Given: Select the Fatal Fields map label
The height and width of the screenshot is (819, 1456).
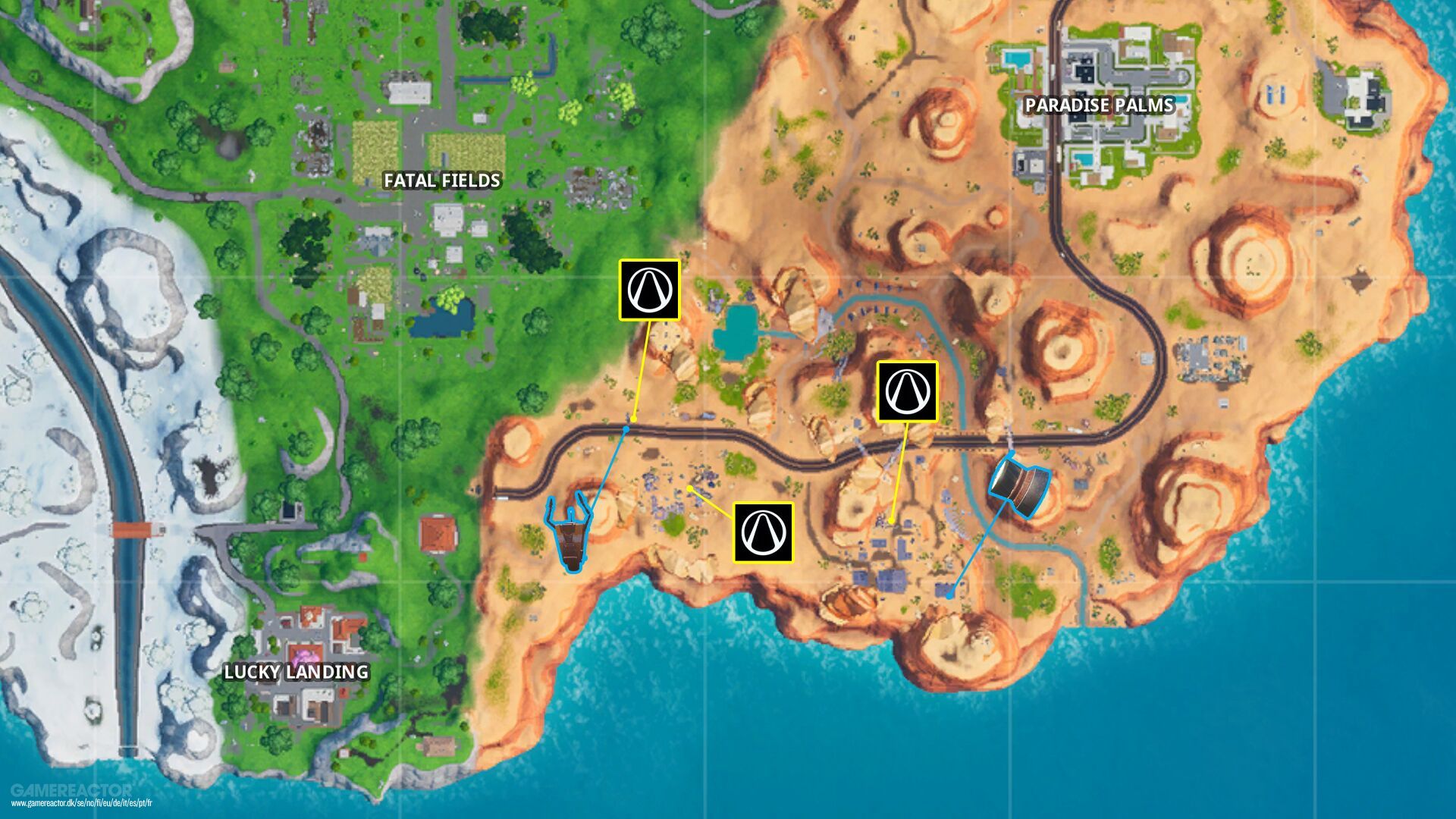Looking at the screenshot, I should pos(442,180).
